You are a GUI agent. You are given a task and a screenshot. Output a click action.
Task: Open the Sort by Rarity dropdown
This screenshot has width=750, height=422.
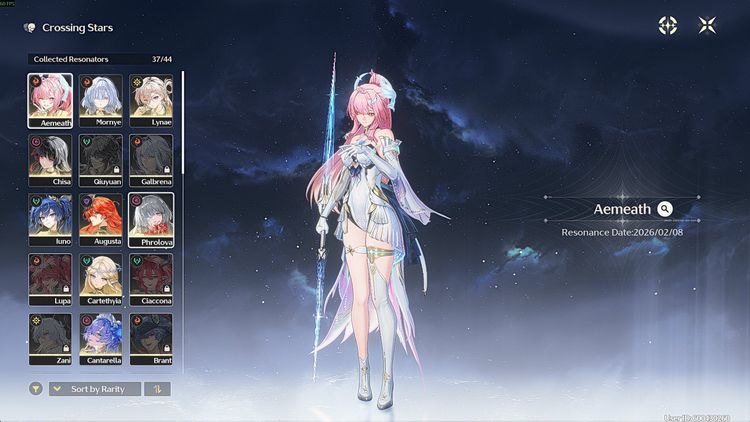(95, 389)
